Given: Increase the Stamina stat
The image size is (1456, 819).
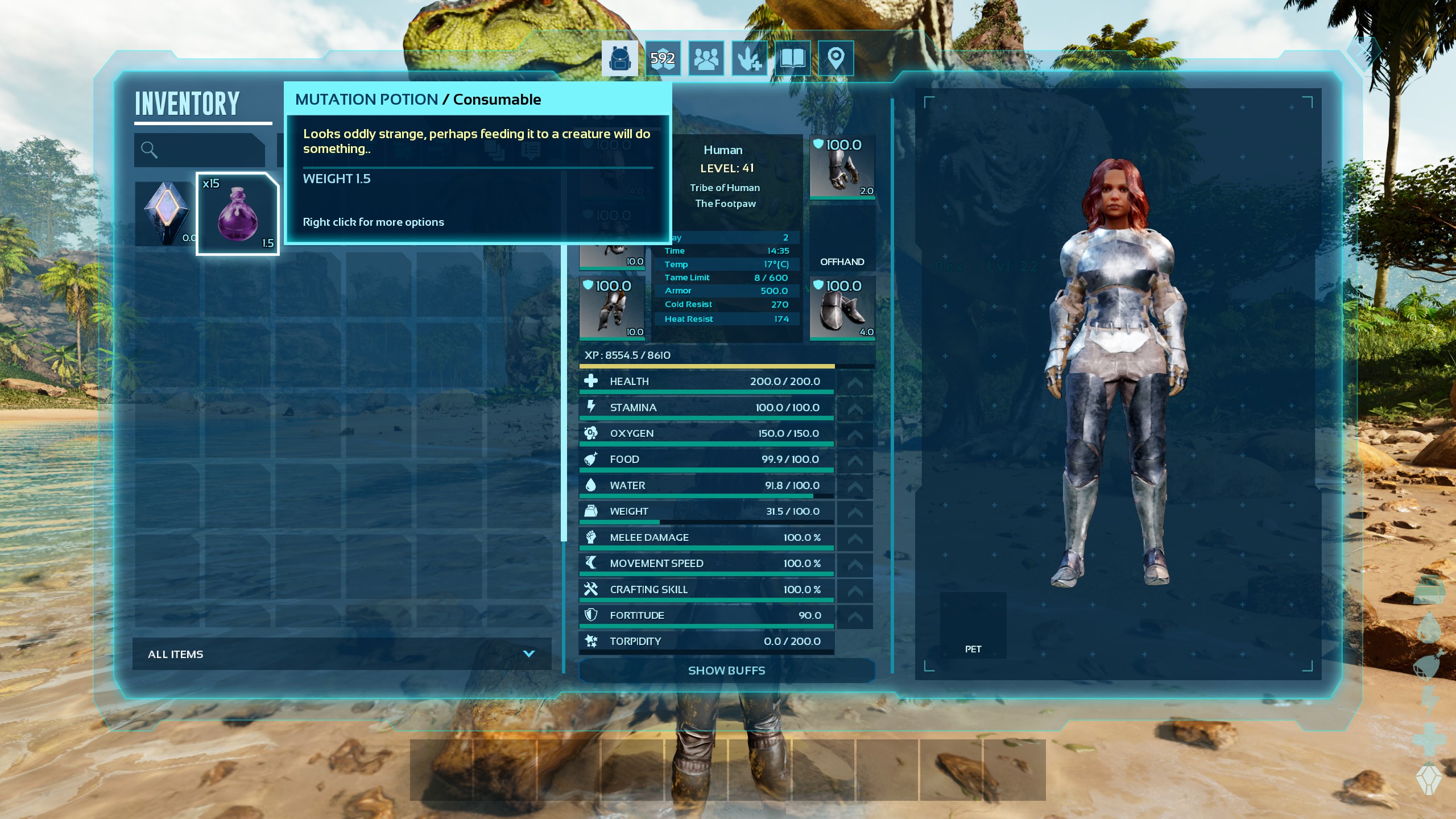Looking at the screenshot, I should pyautogui.click(x=855, y=408).
